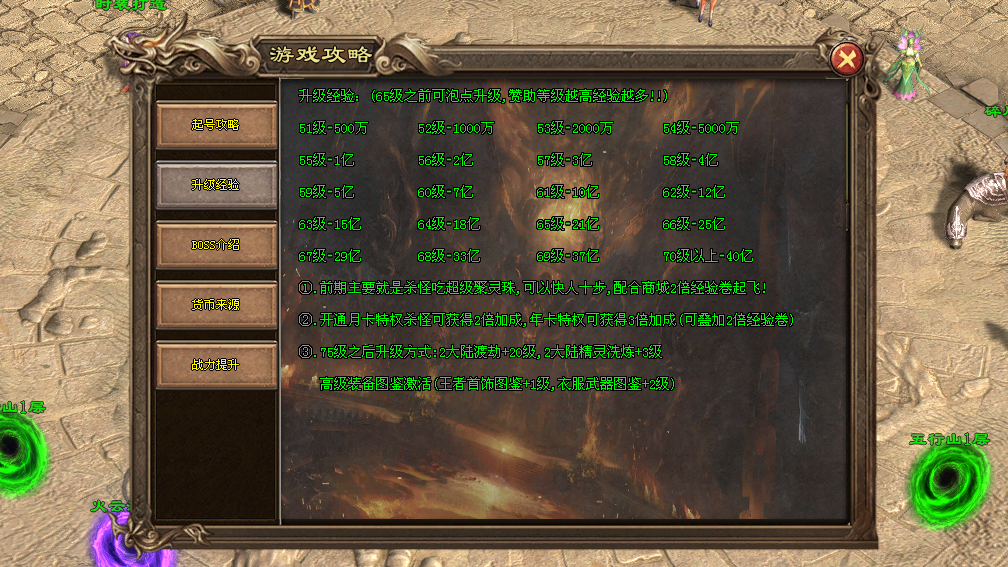1008x567 pixels.
Task: Show the 货币来源 guide page
Action: (x=216, y=305)
